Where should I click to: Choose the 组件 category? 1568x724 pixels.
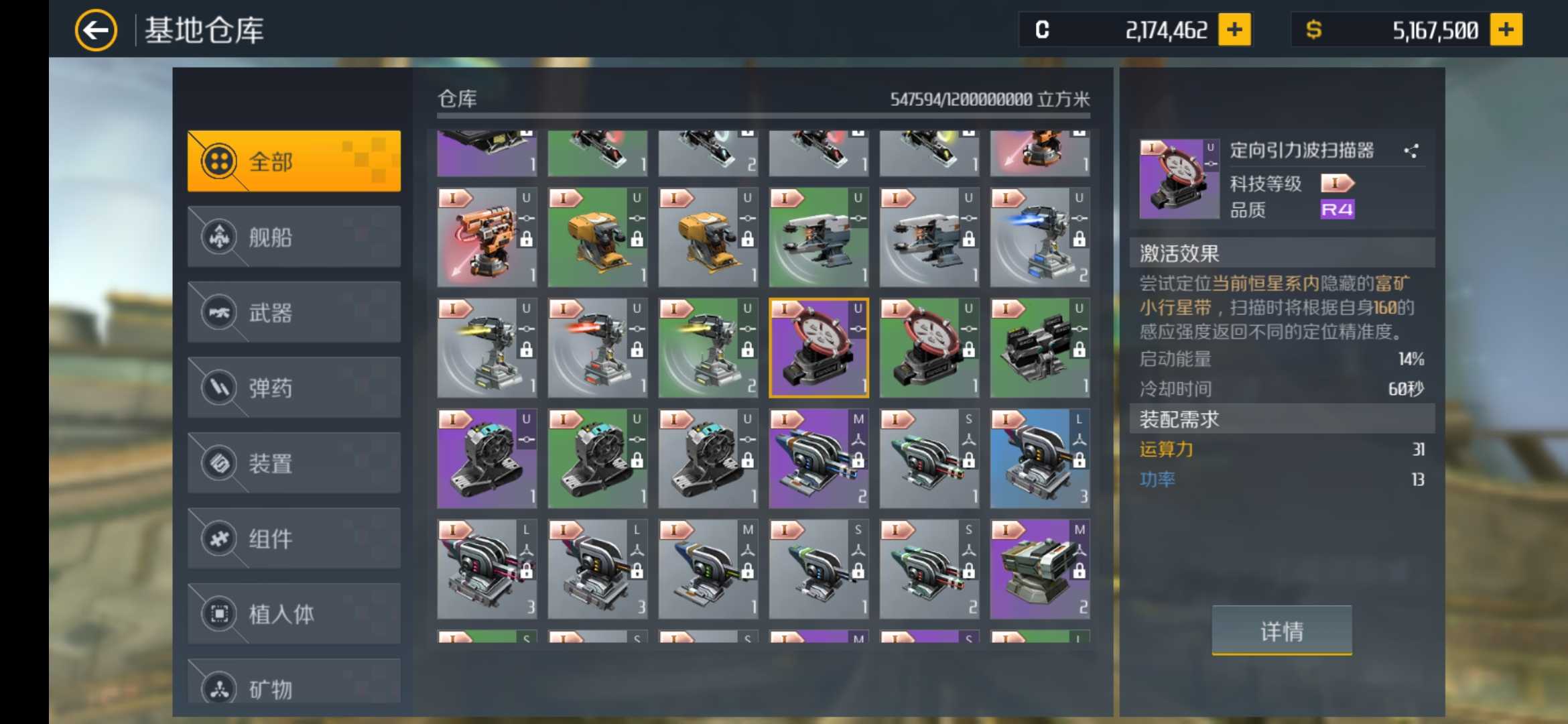coord(294,538)
